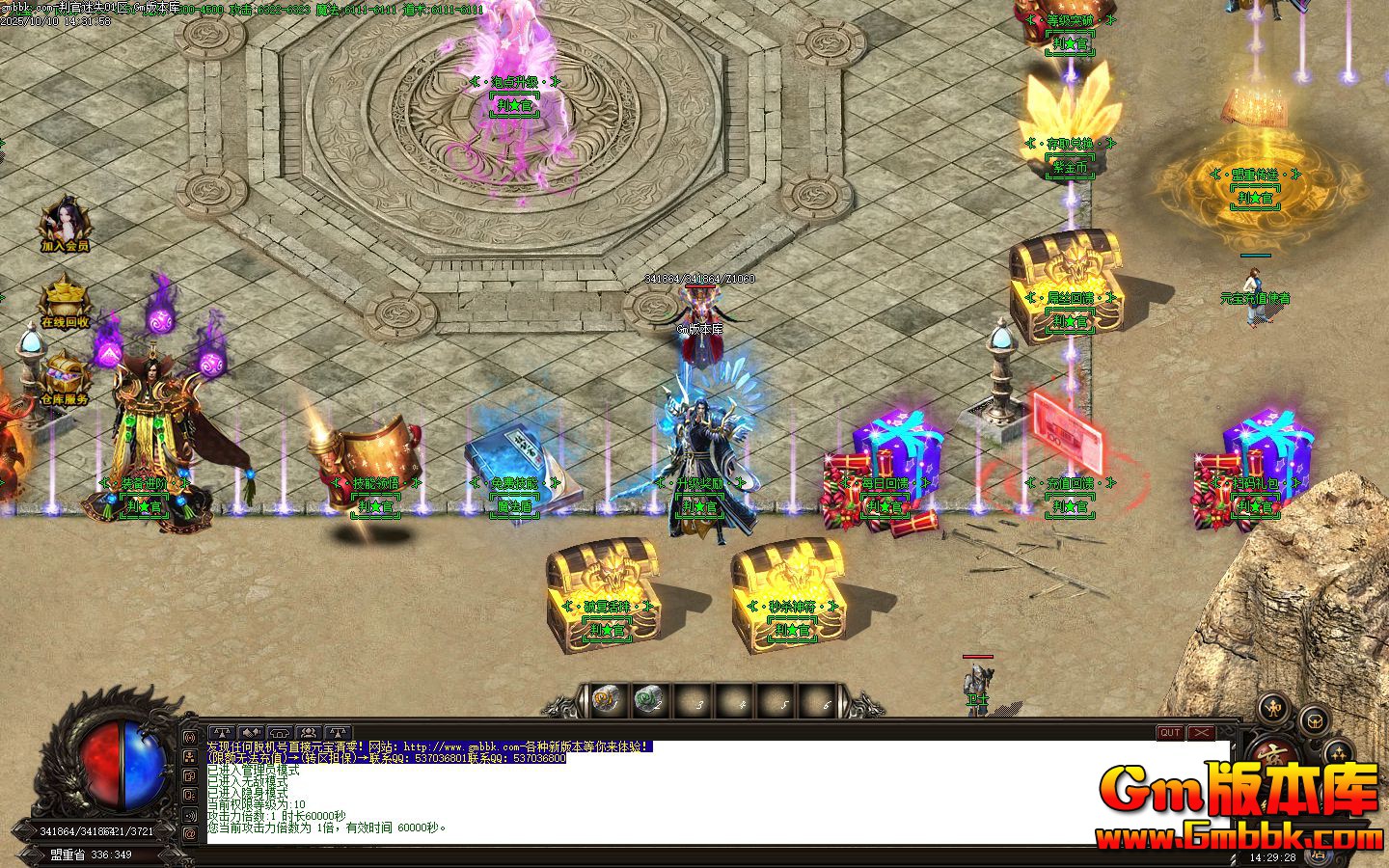
Task: Click the sparkles skill icon at bottom right
Action: click(1339, 755)
